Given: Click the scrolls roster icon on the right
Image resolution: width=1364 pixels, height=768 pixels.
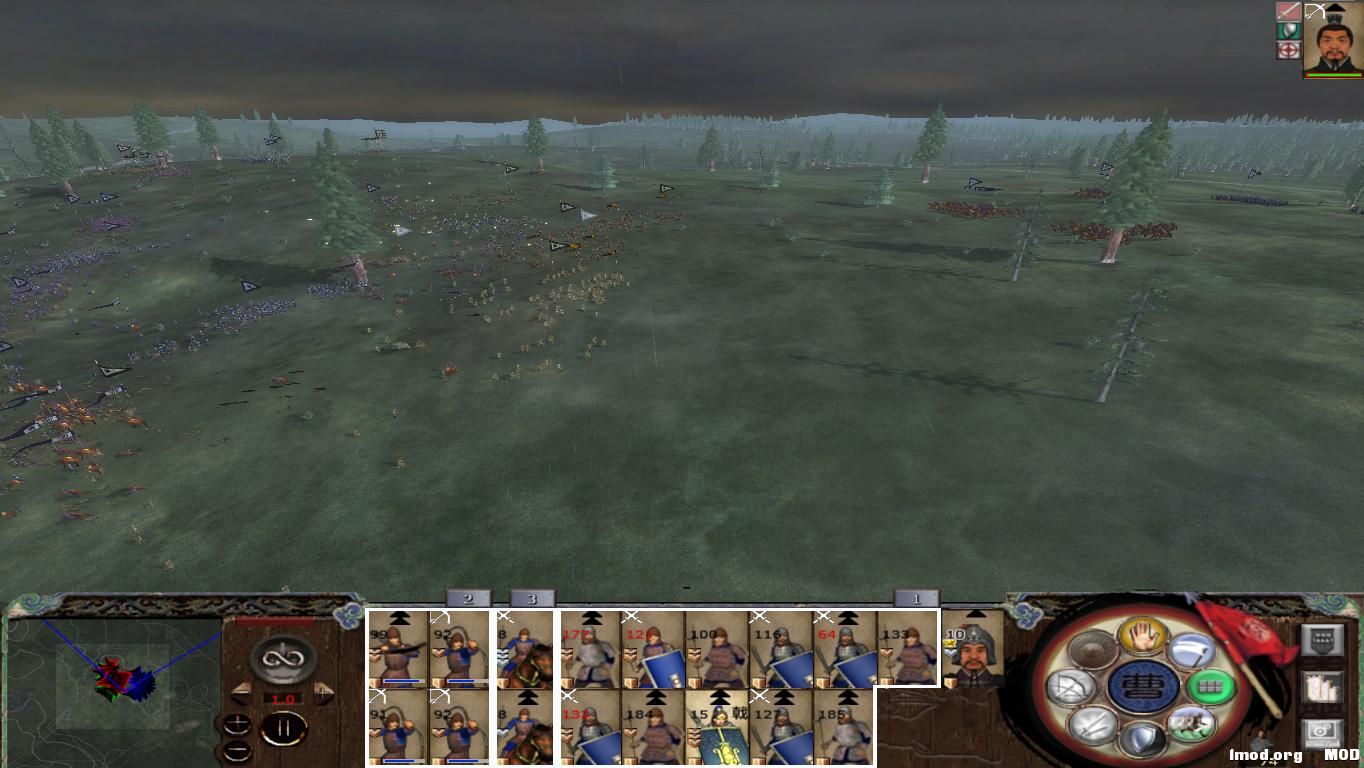Looking at the screenshot, I should tap(1321, 688).
